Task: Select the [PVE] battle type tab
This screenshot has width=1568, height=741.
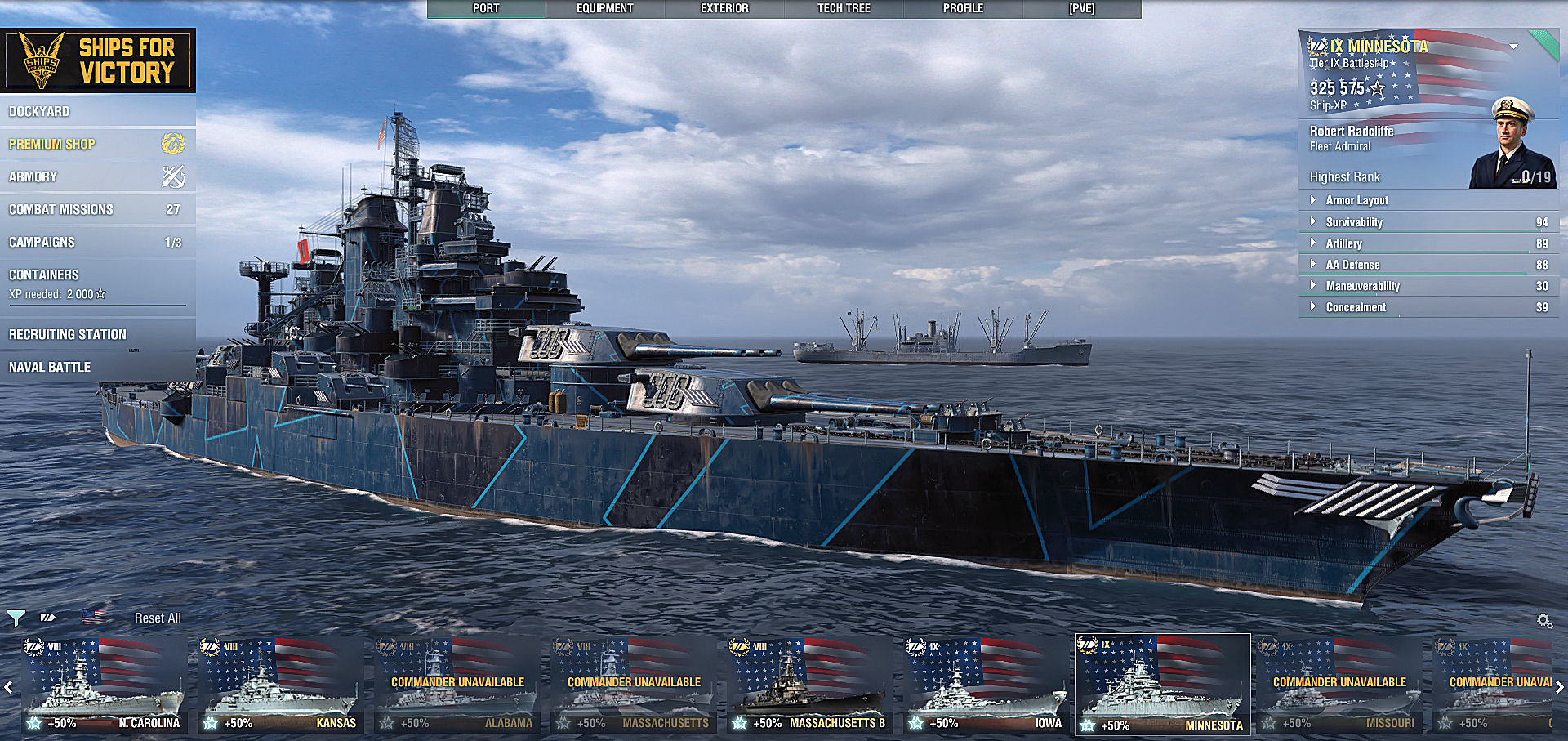Action: [x=1081, y=9]
